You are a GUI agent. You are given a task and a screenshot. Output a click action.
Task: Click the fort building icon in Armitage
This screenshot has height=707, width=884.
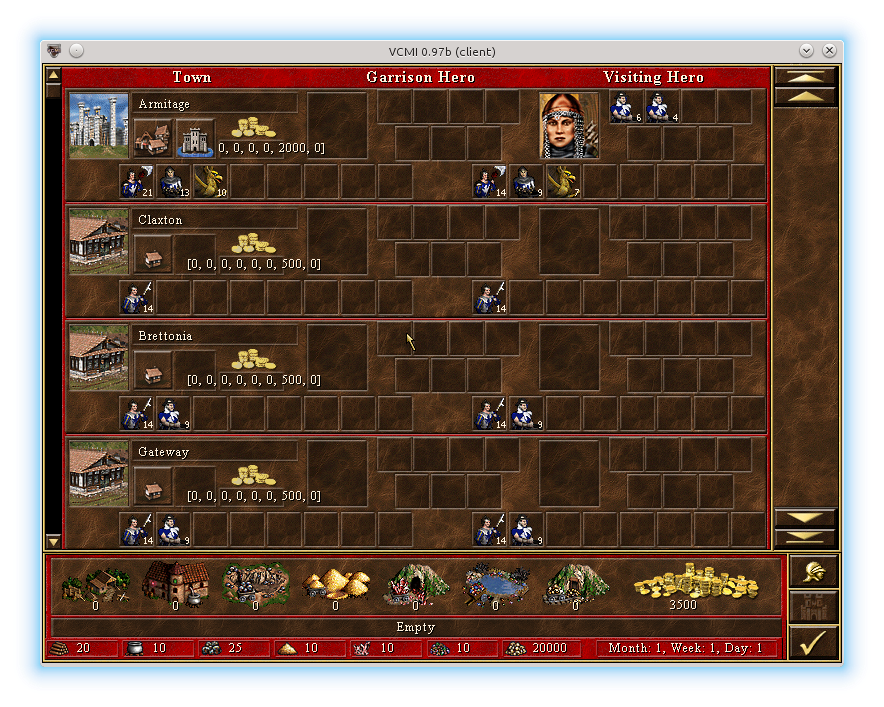(x=195, y=138)
